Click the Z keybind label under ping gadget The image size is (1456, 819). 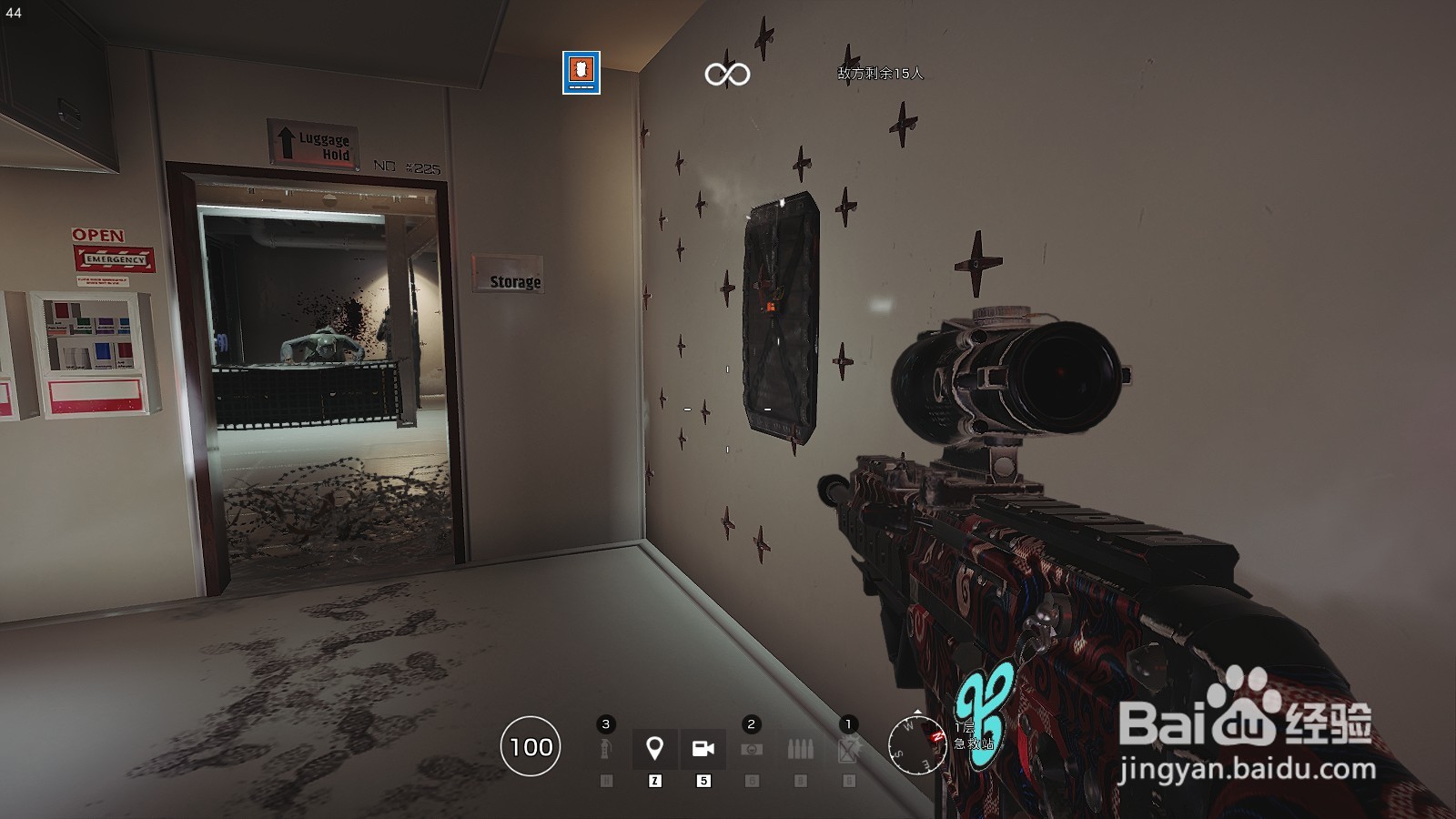click(653, 780)
